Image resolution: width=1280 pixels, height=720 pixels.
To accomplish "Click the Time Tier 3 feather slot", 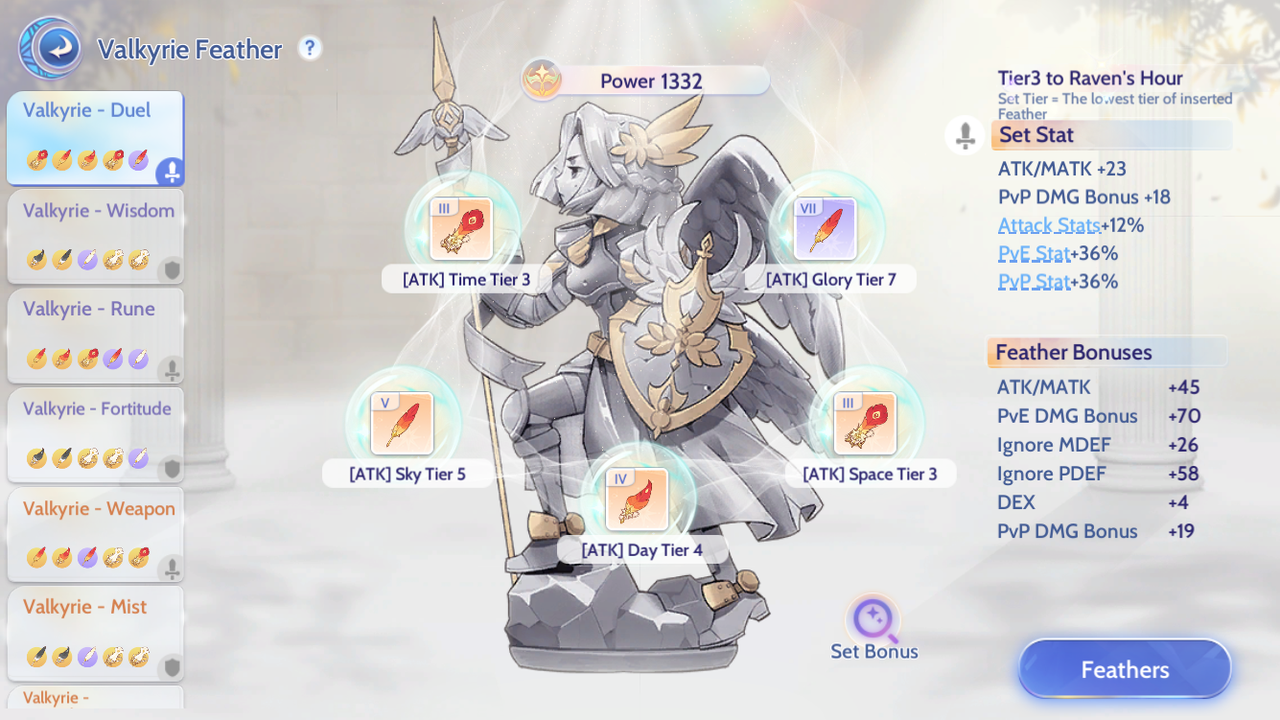I will click(x=461, y=229).
